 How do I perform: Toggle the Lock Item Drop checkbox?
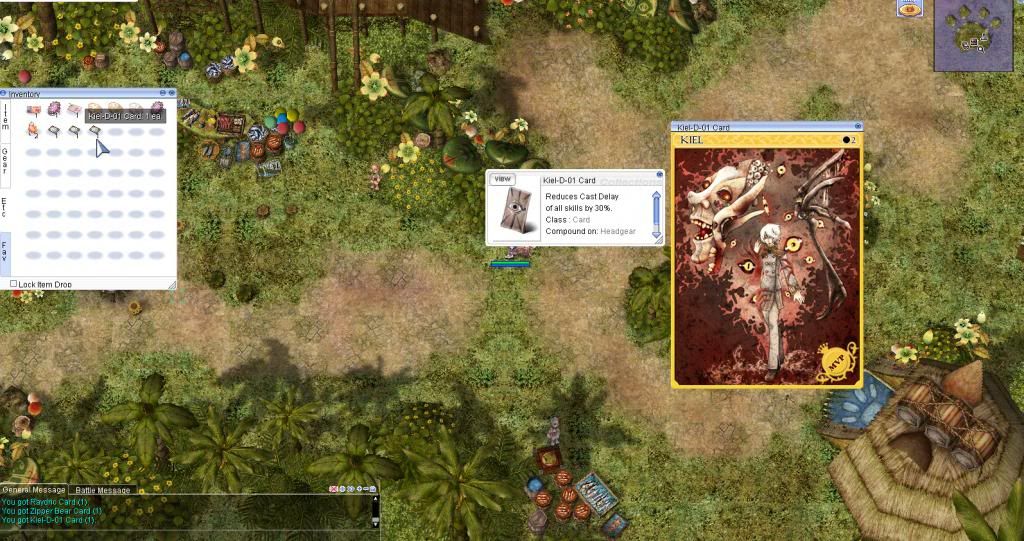[13, 284]
